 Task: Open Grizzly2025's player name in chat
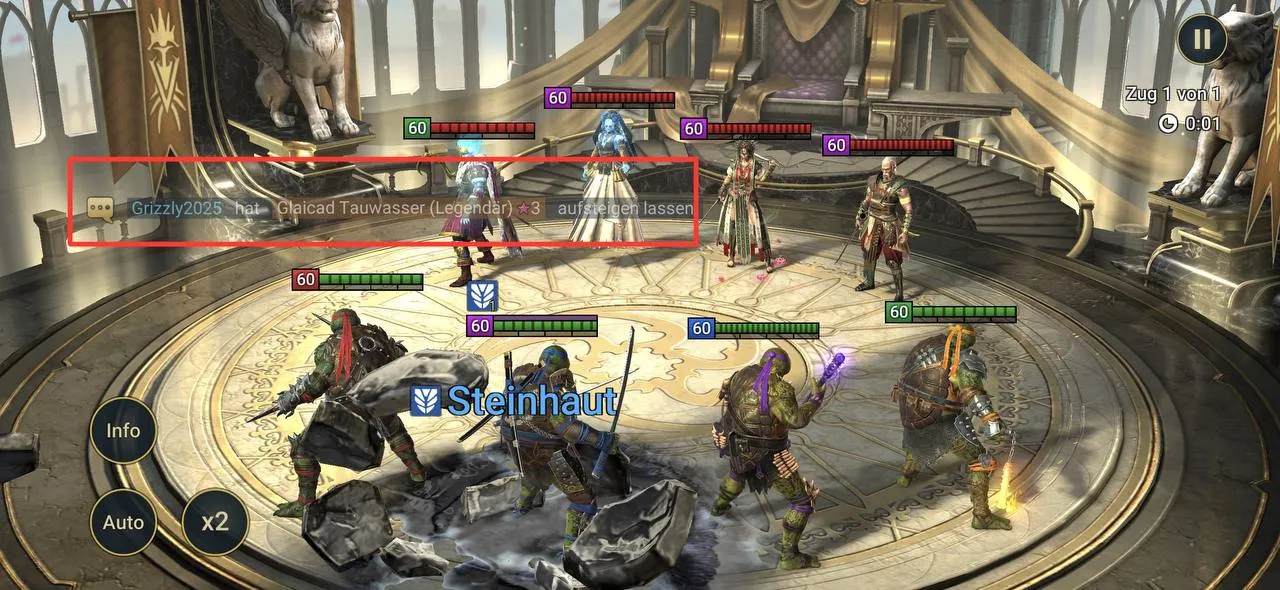point(176,208)
